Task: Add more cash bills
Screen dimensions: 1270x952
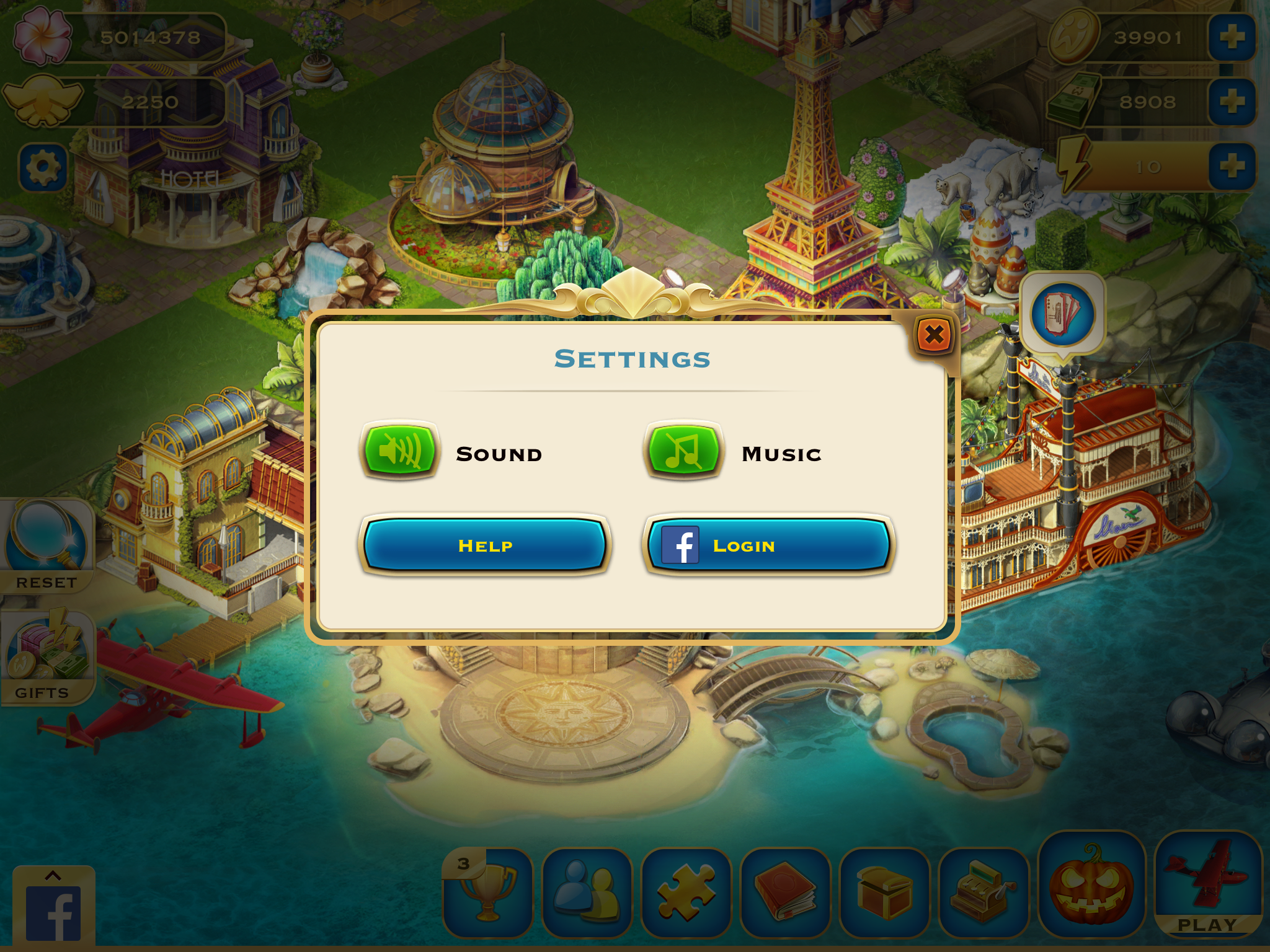Action: (x=1232, y=102)
